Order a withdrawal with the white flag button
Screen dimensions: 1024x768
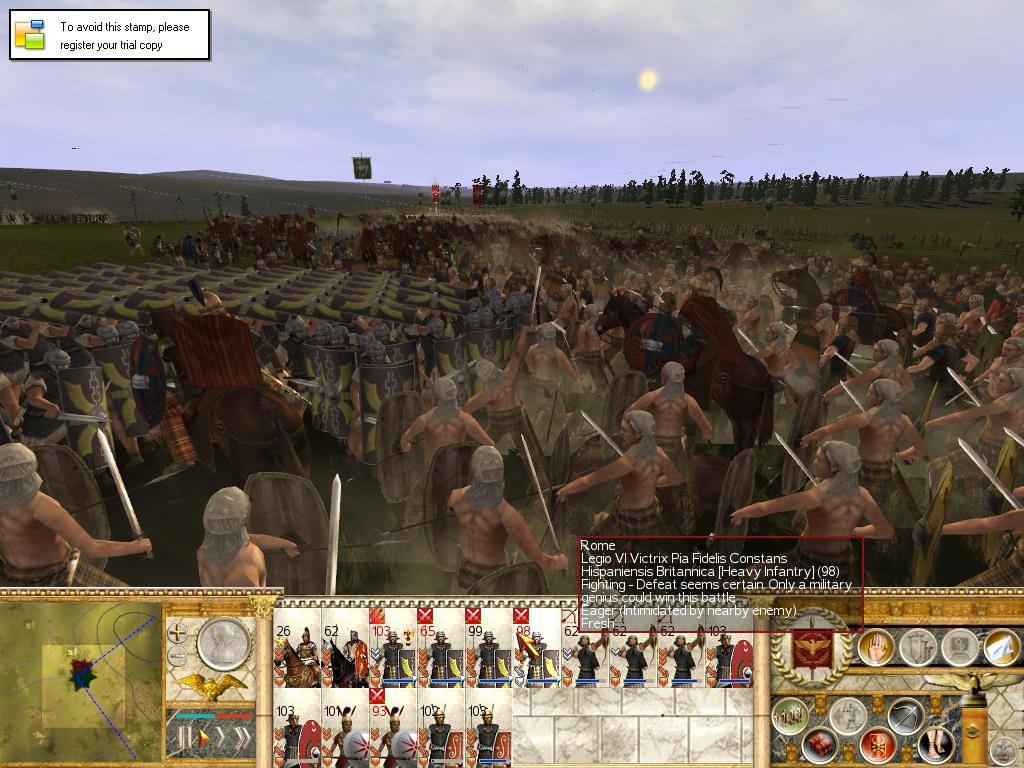1000,648
